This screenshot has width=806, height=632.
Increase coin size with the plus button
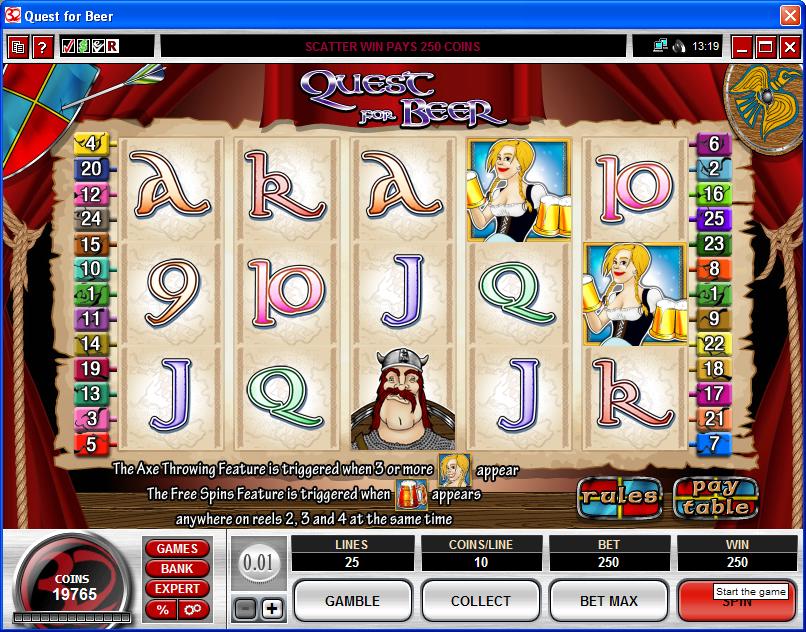click(x=272, y=608)
